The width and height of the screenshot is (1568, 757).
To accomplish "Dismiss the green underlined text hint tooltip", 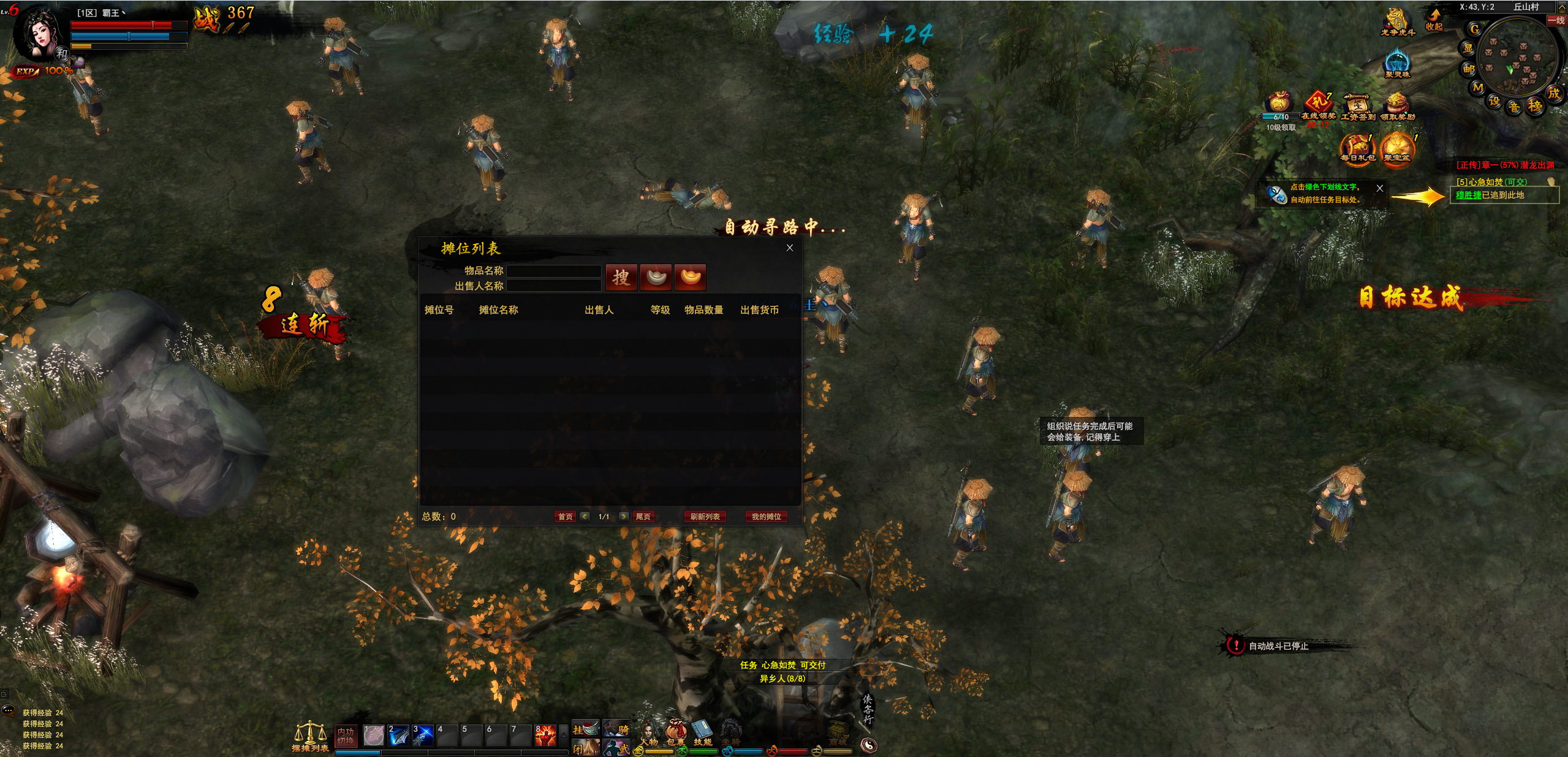I will pyautogui.click(x=1379, y=188).
